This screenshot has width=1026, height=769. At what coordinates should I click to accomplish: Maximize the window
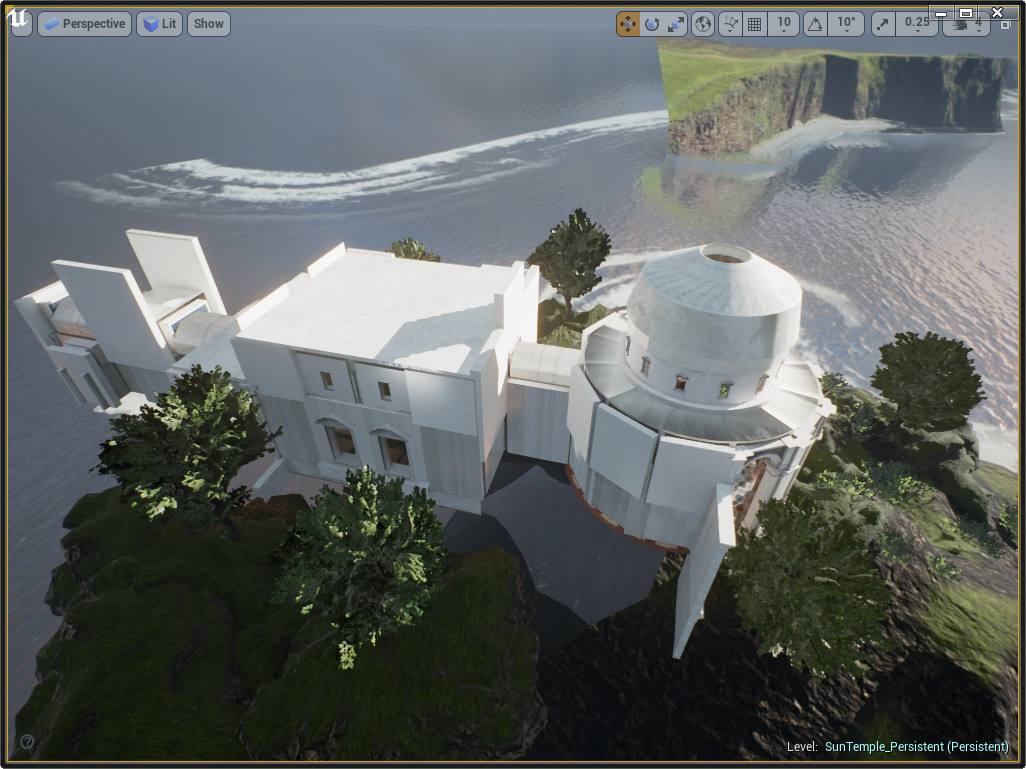point(966,12)
